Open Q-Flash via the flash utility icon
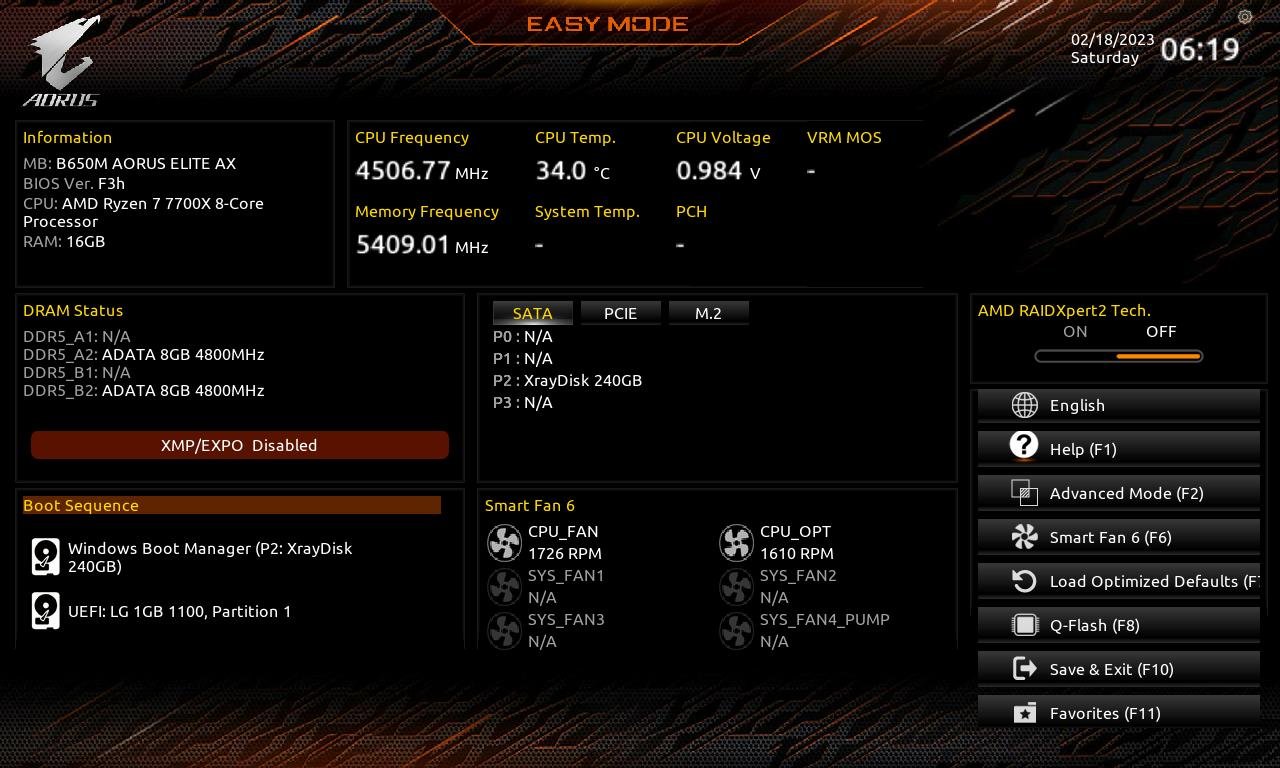 pos(1024,625)
